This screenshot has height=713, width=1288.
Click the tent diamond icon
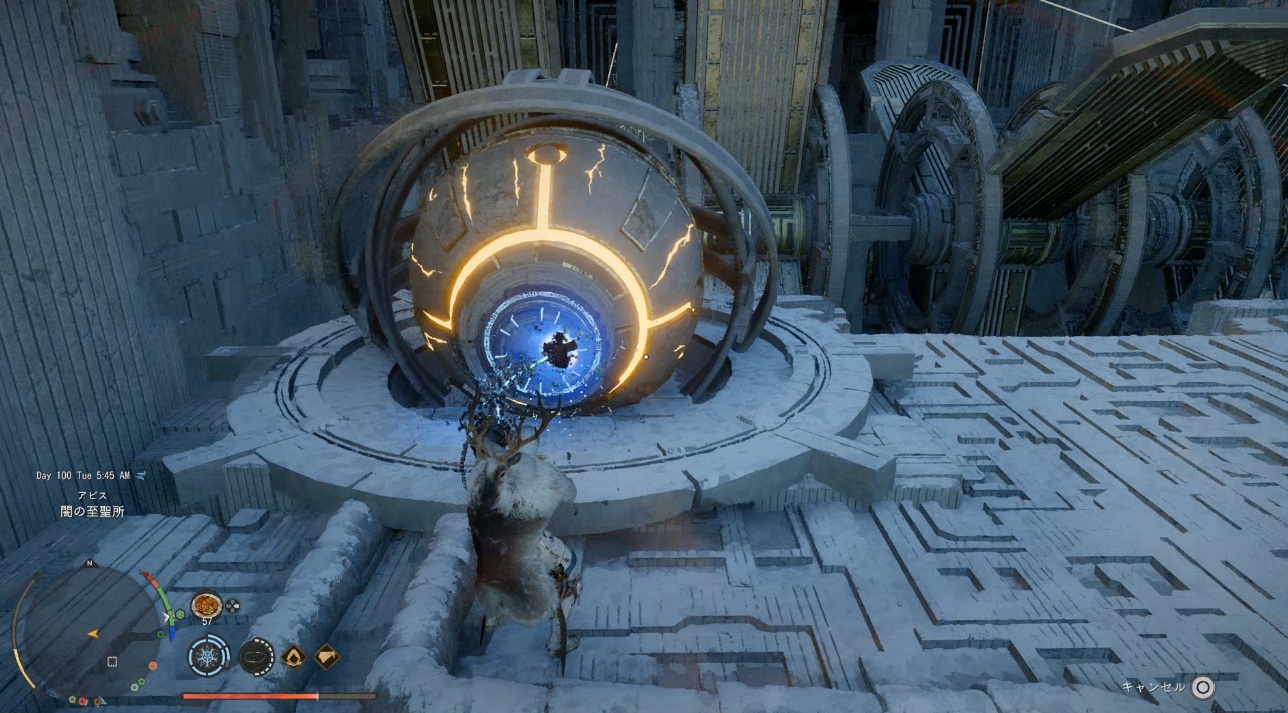coord(327,656)
